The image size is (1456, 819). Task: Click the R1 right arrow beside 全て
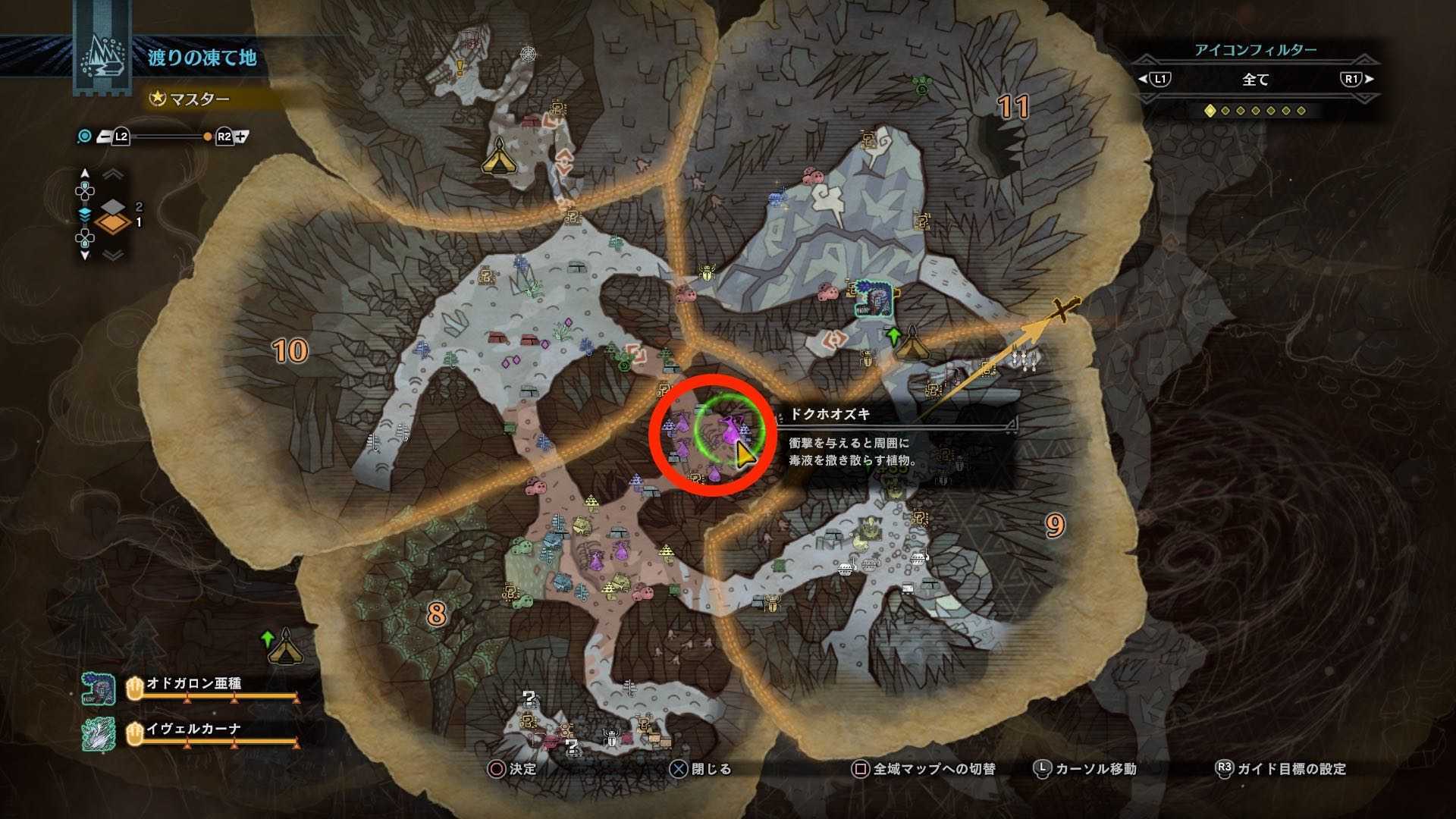coord(1370,80)
